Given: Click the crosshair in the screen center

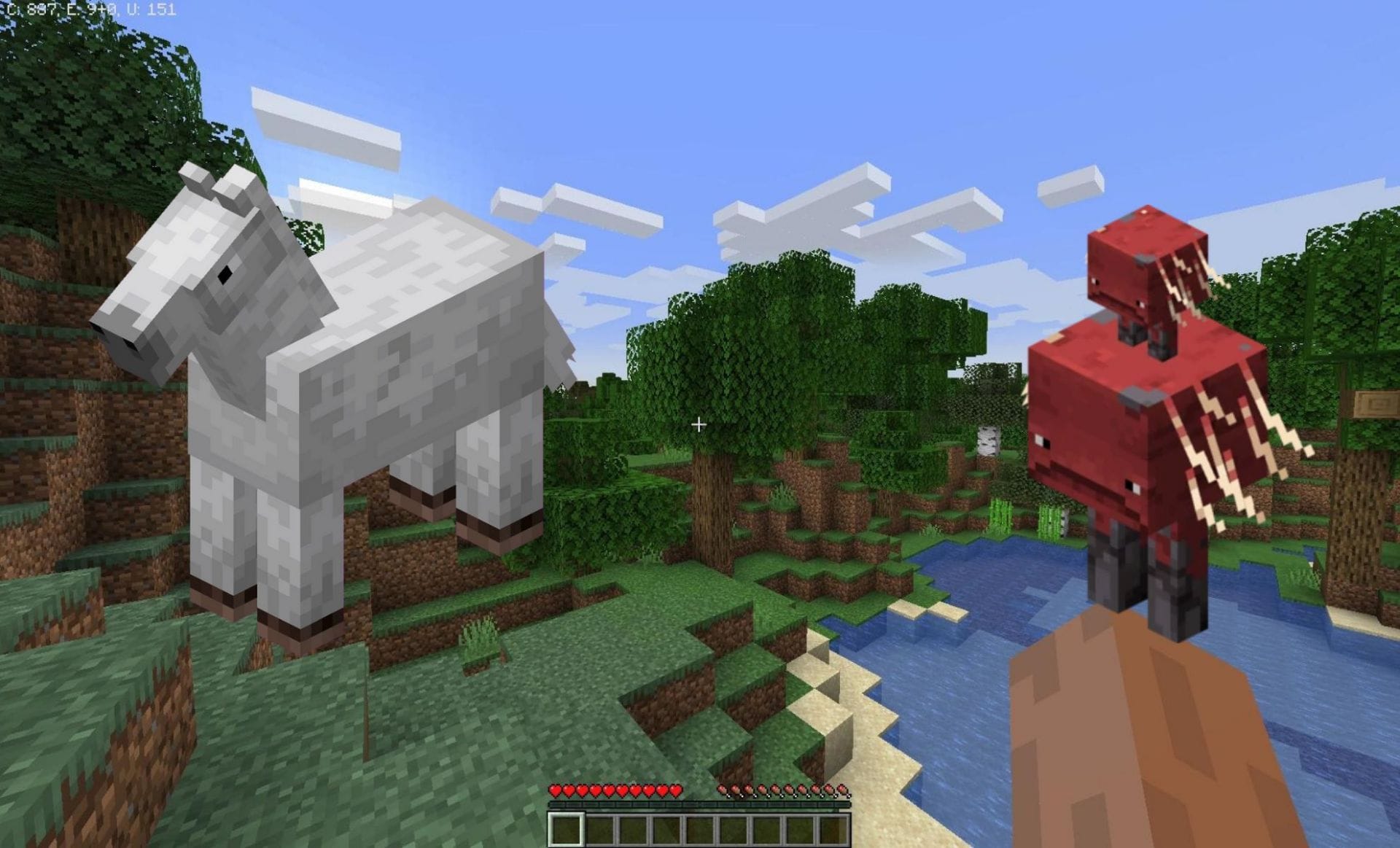Looking at the screenshot, I should coord(699,424).
